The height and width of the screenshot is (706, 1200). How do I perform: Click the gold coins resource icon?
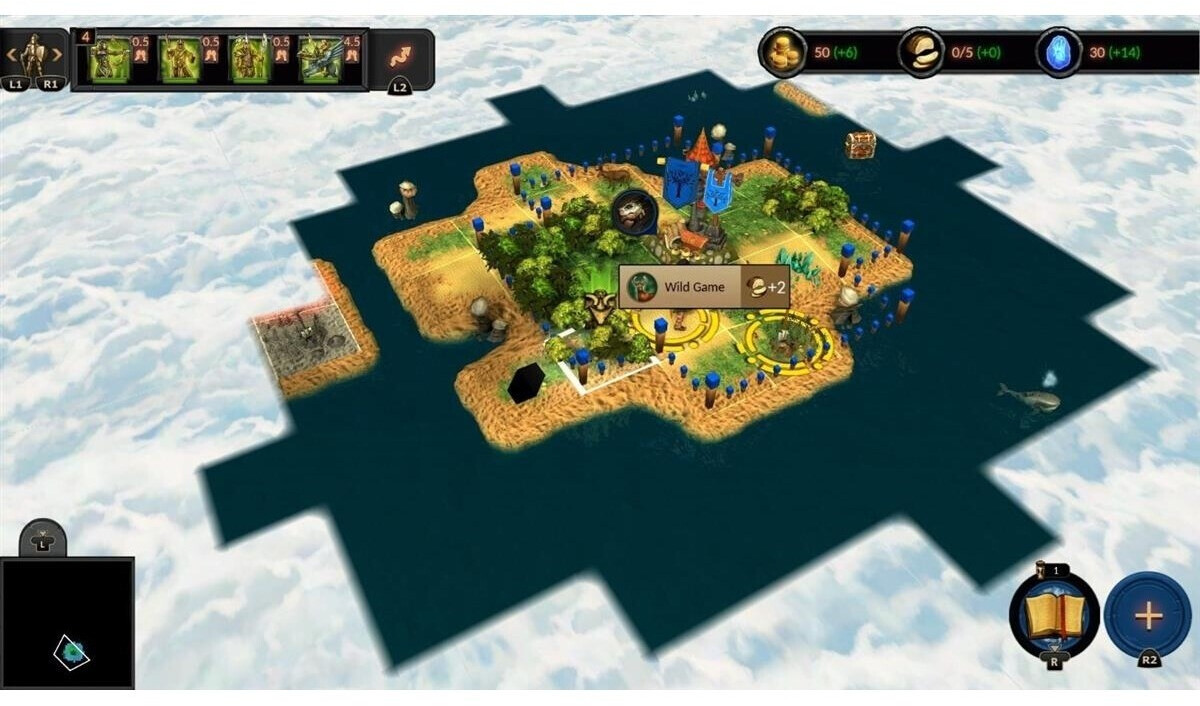click(782, 52)
